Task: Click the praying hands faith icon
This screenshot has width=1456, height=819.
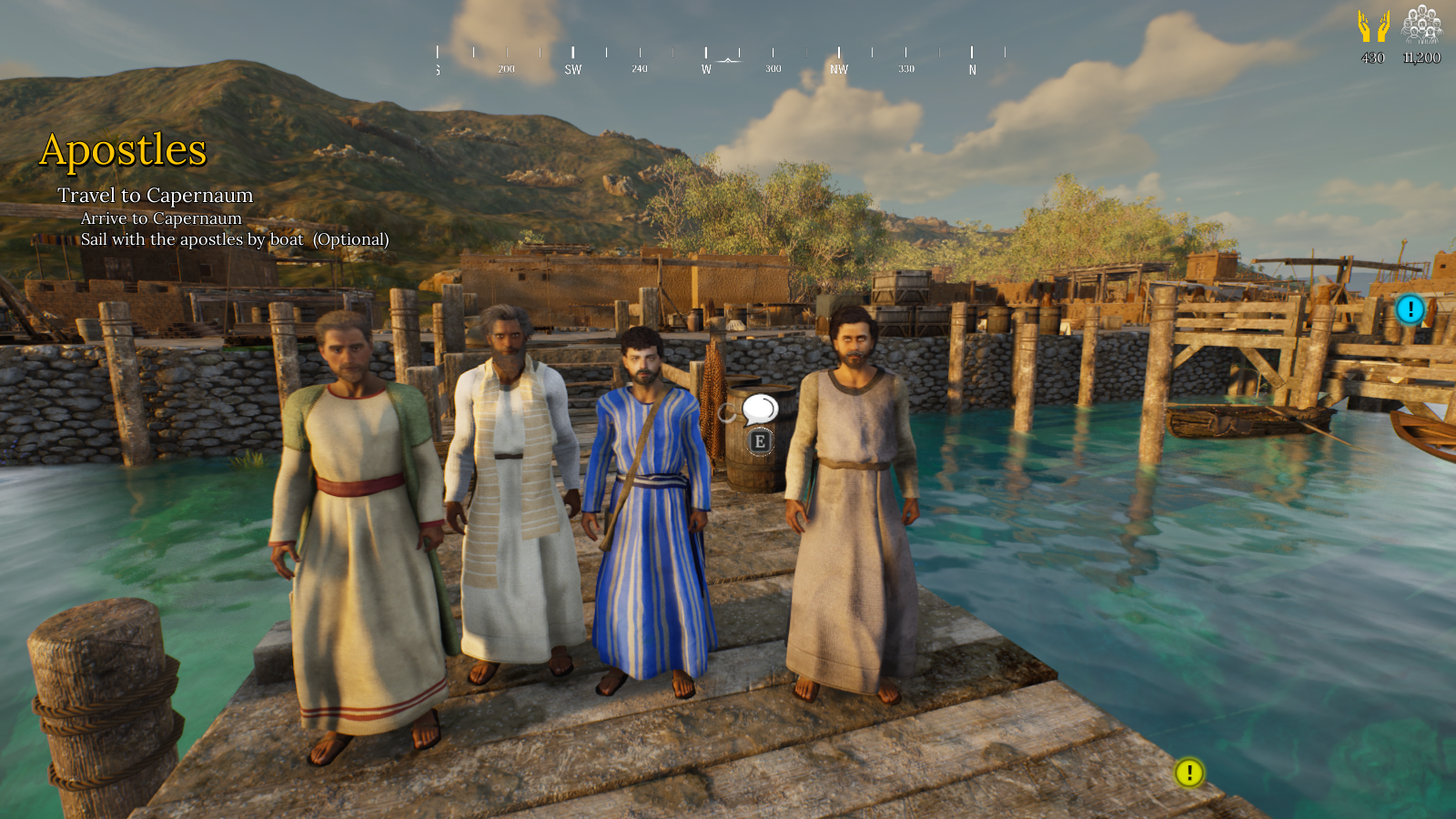Action: coord(1373,26)
